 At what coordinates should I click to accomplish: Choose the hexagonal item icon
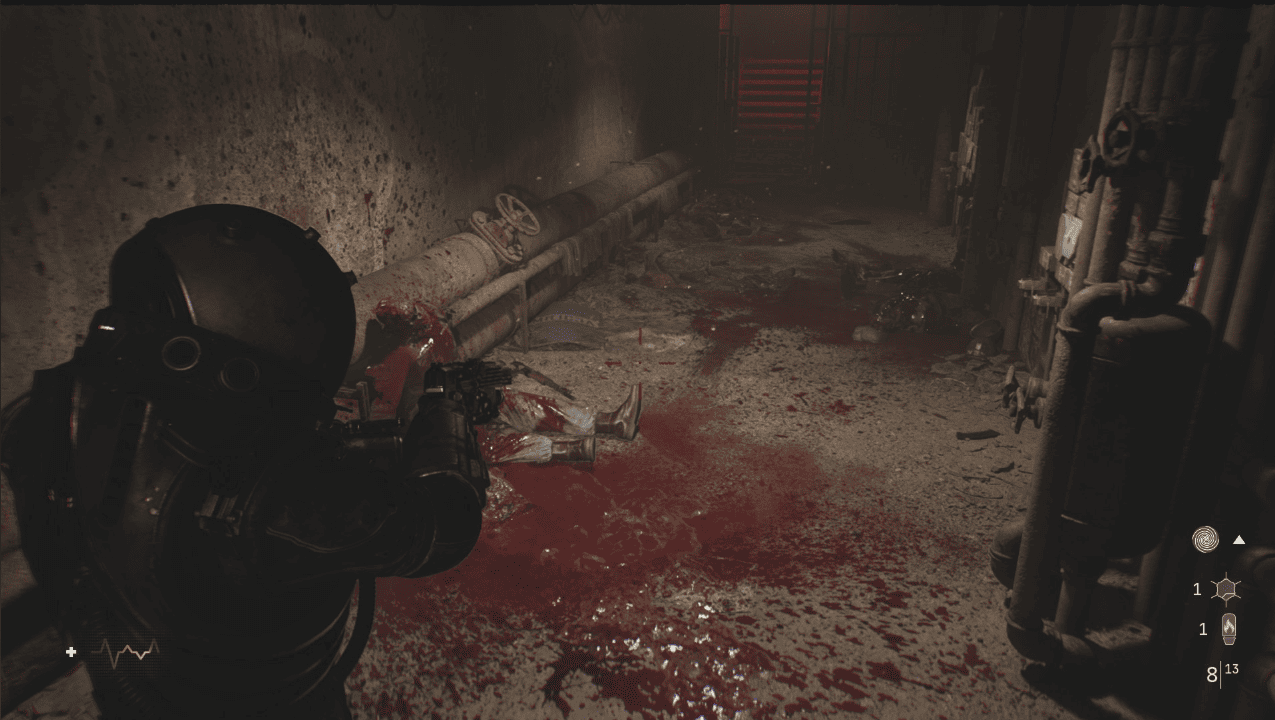pyautogui.click(x=1225, y=590)
